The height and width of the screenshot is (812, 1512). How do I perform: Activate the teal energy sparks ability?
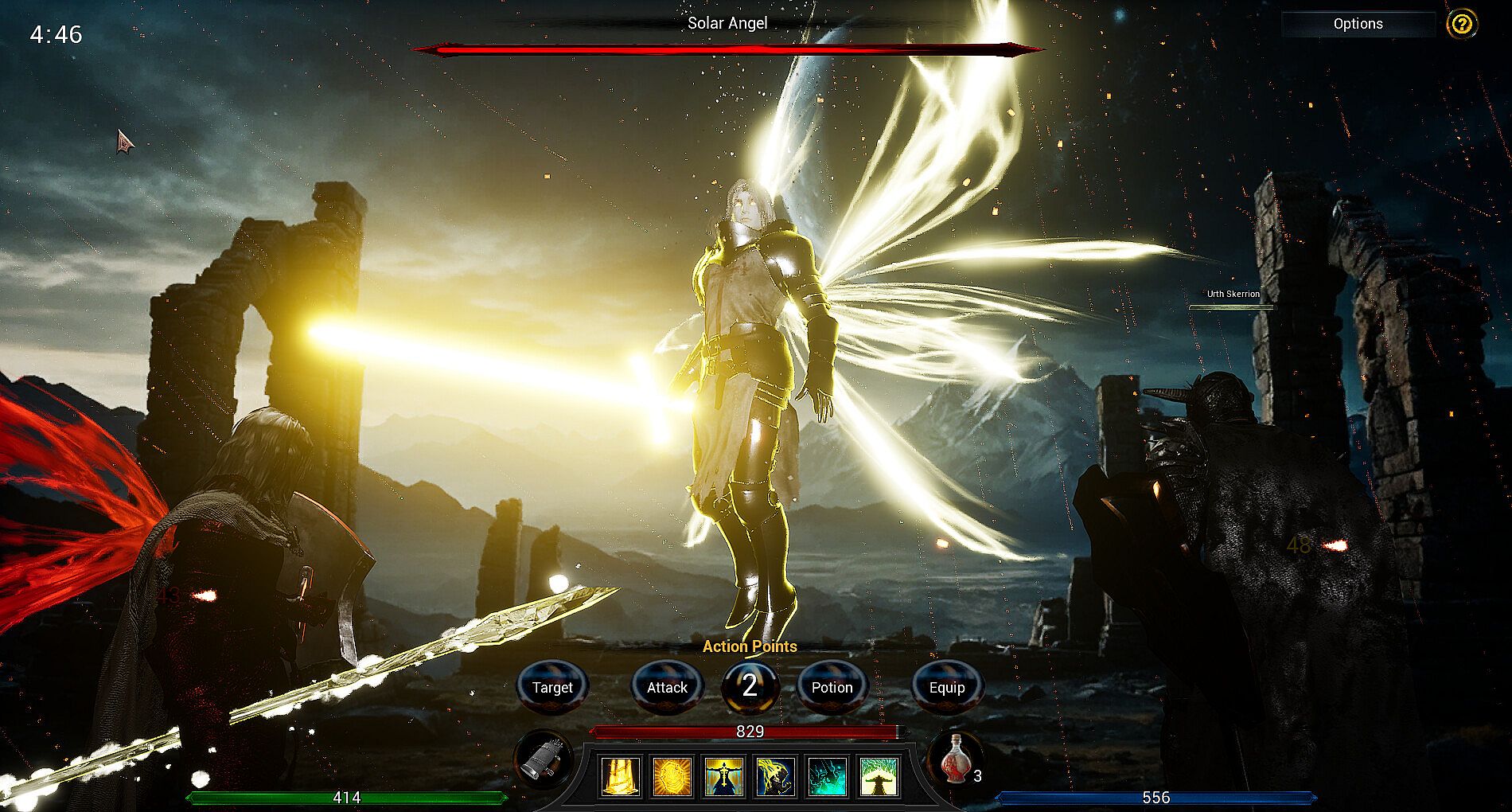point(828,776)
